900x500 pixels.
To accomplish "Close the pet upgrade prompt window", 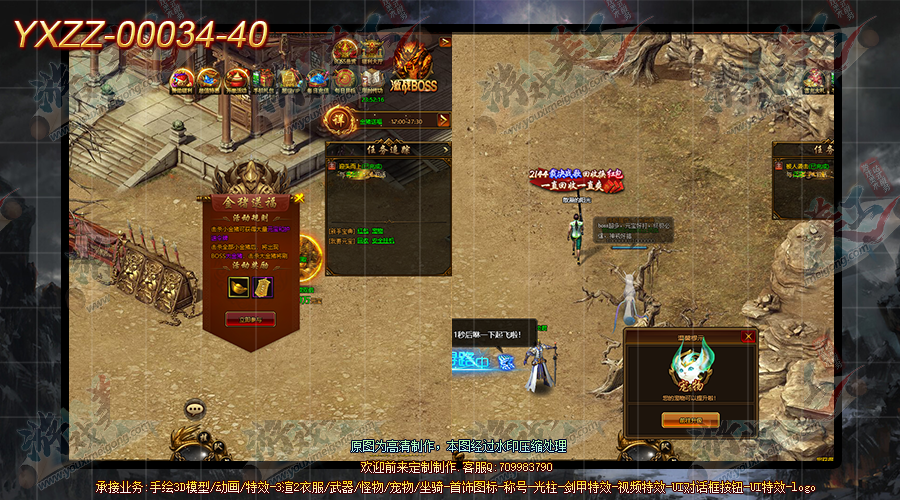I will (x=748, y=338).
